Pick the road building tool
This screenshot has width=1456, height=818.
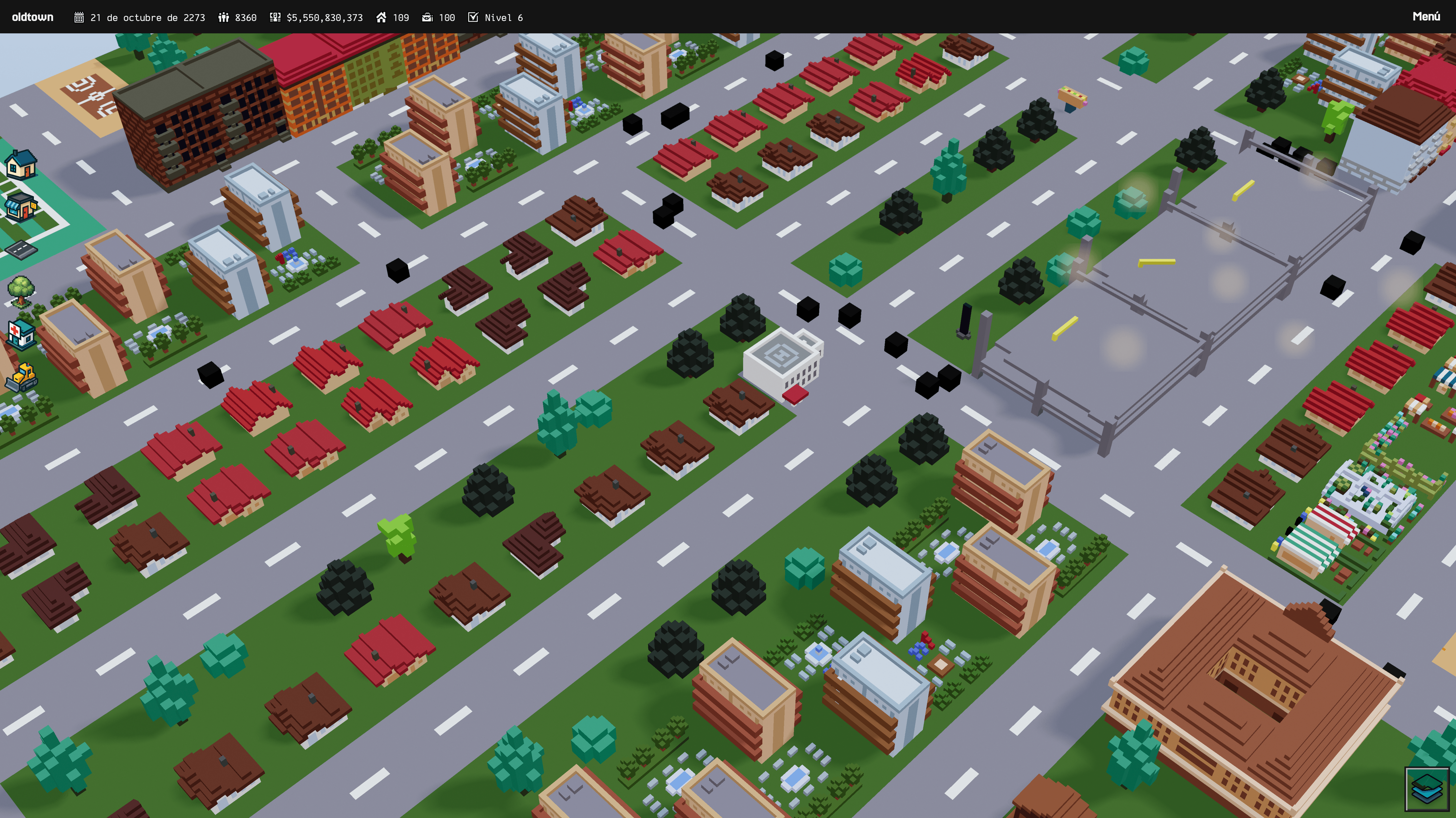21,249
